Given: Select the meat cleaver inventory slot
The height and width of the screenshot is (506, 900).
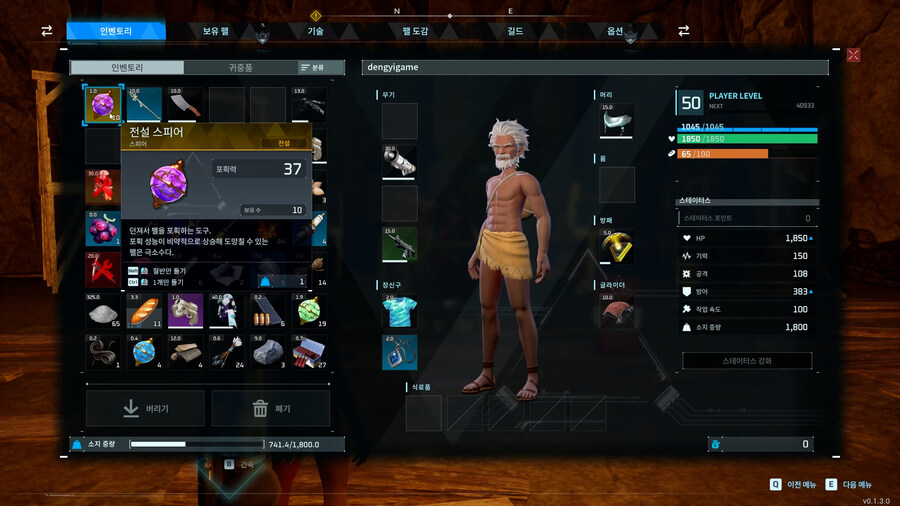Looking at the screenshot, I should pyautogui.click(x=186, y=104).
